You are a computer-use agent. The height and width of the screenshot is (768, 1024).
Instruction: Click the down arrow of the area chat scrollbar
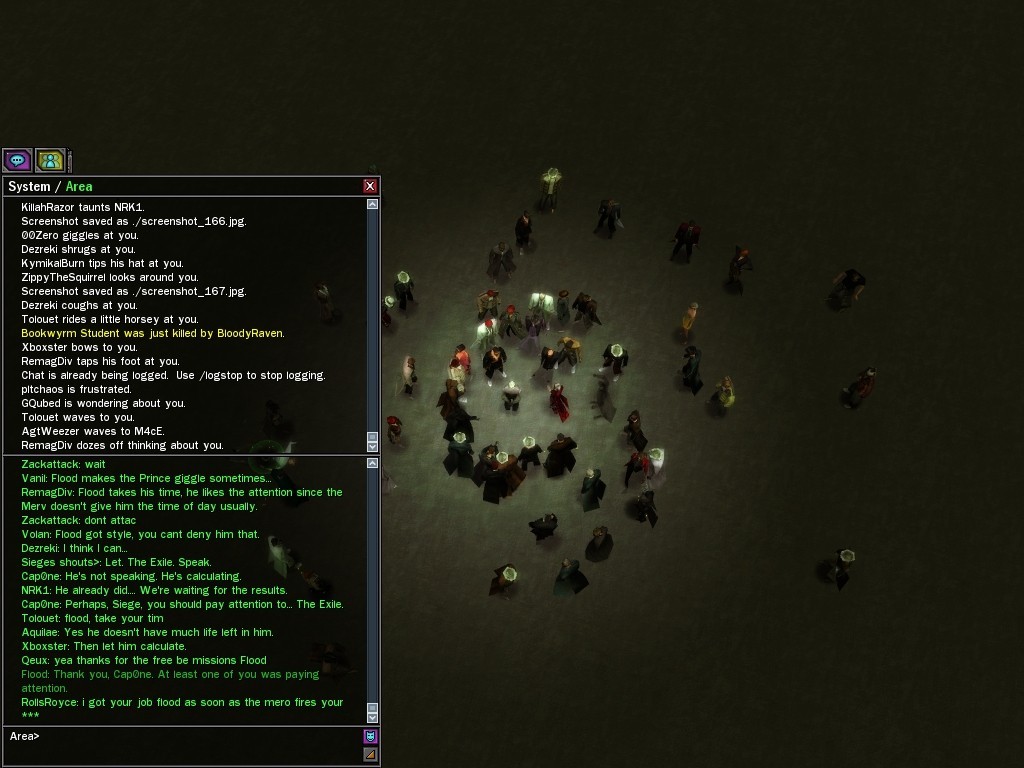373,717
